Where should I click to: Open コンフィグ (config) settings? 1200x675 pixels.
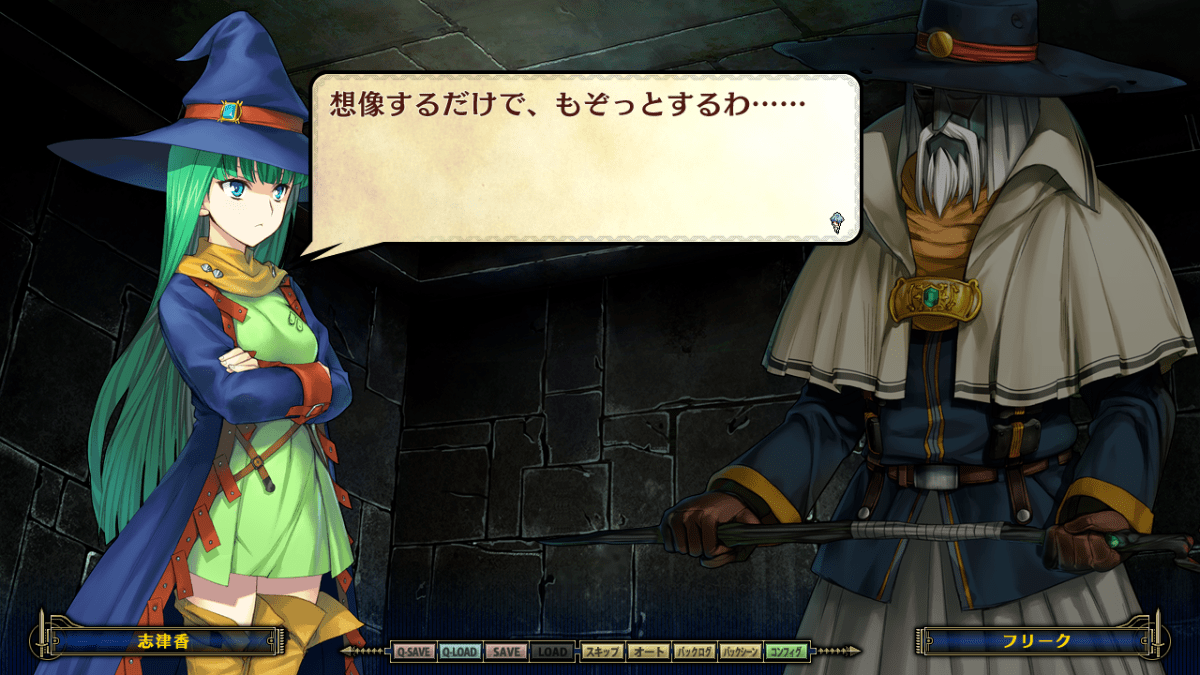point(787,652)
